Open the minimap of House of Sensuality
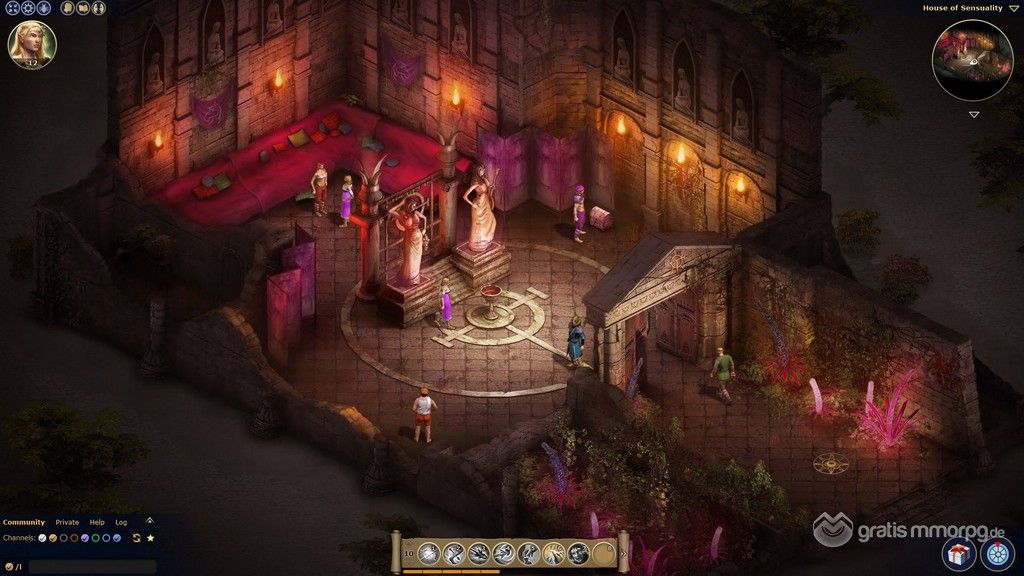1024x576 pixels. (x=972, y=59)
